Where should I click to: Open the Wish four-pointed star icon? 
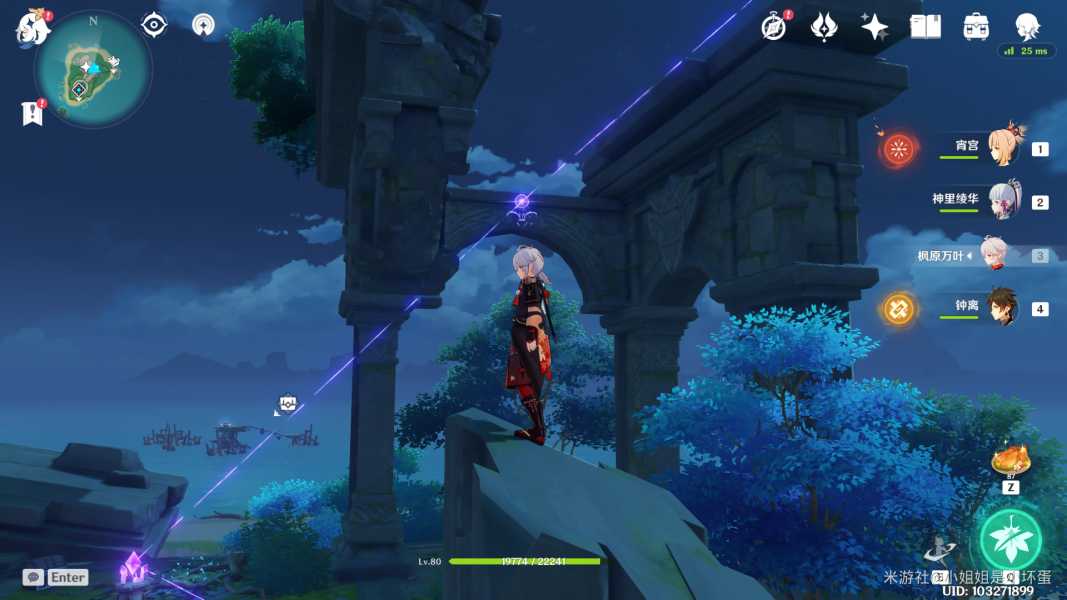[874, 27]
